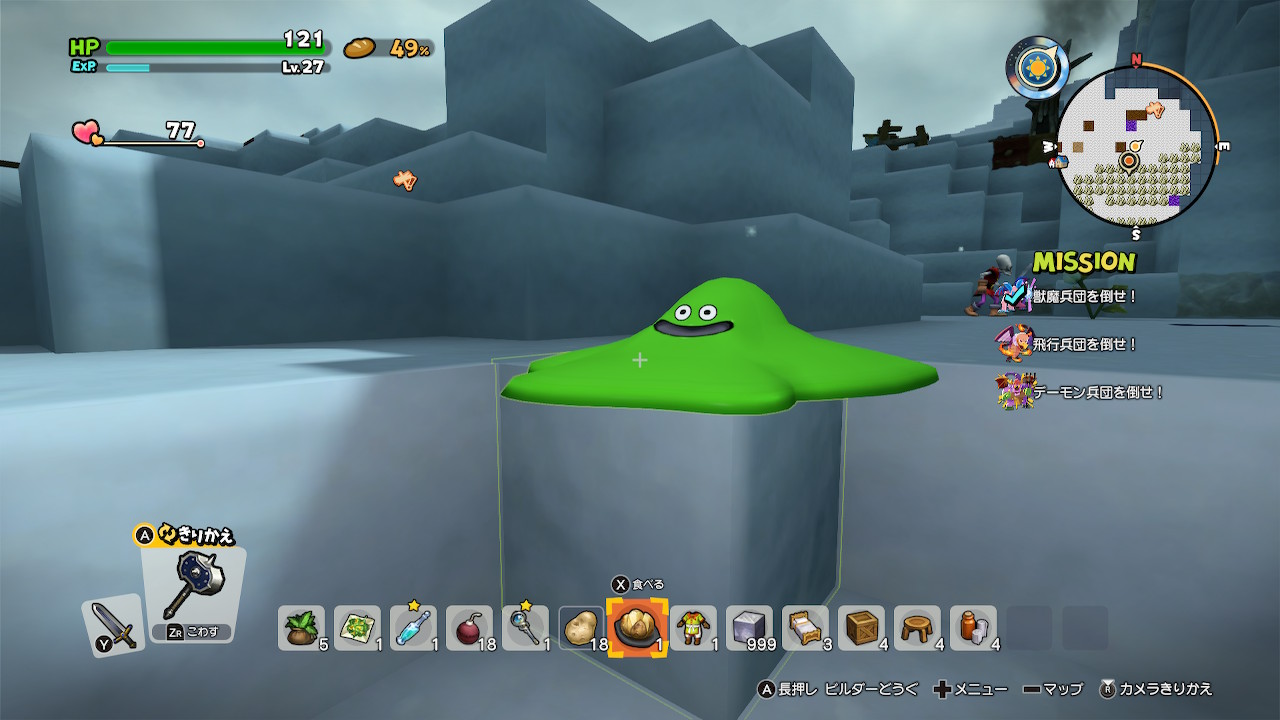Select the raw potato hotbar slot
The image size is (1280, 720).
pyautogui.click(x=581, y=628)
